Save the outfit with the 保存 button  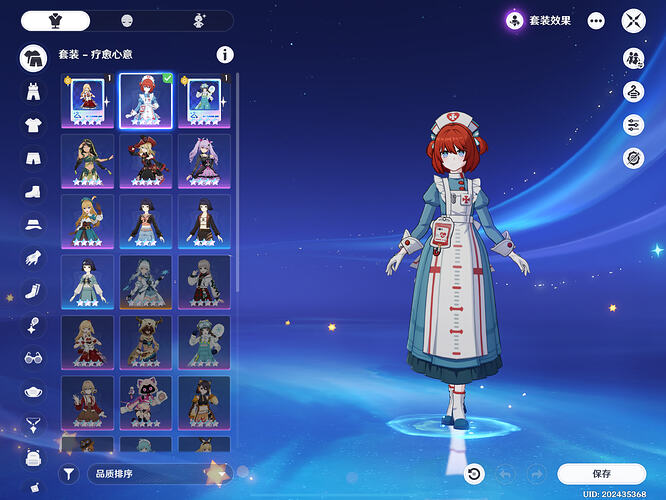pyautogui.click(x=601, y=473)
